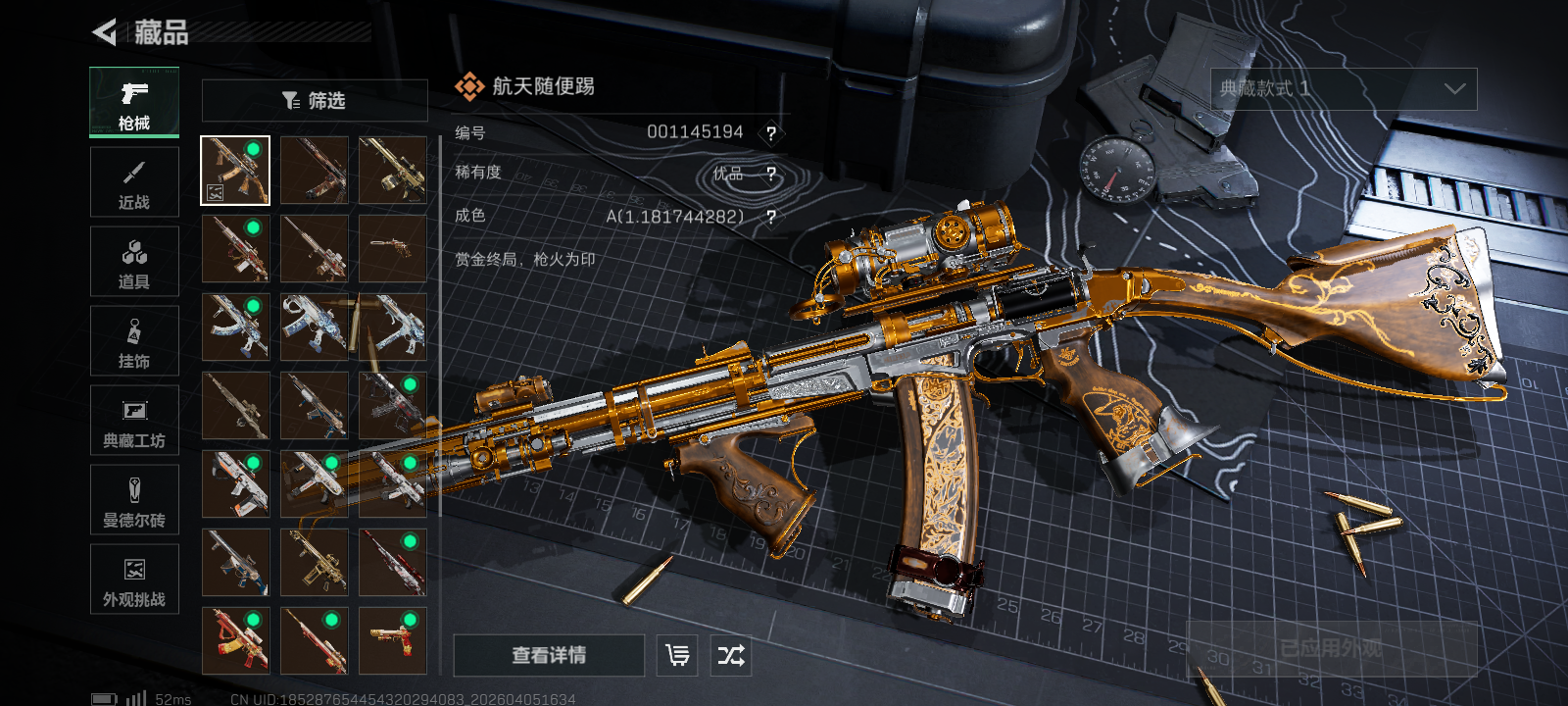Switch to the 枪械 category tab
1568x706 pixels.
tap(134, 103)
